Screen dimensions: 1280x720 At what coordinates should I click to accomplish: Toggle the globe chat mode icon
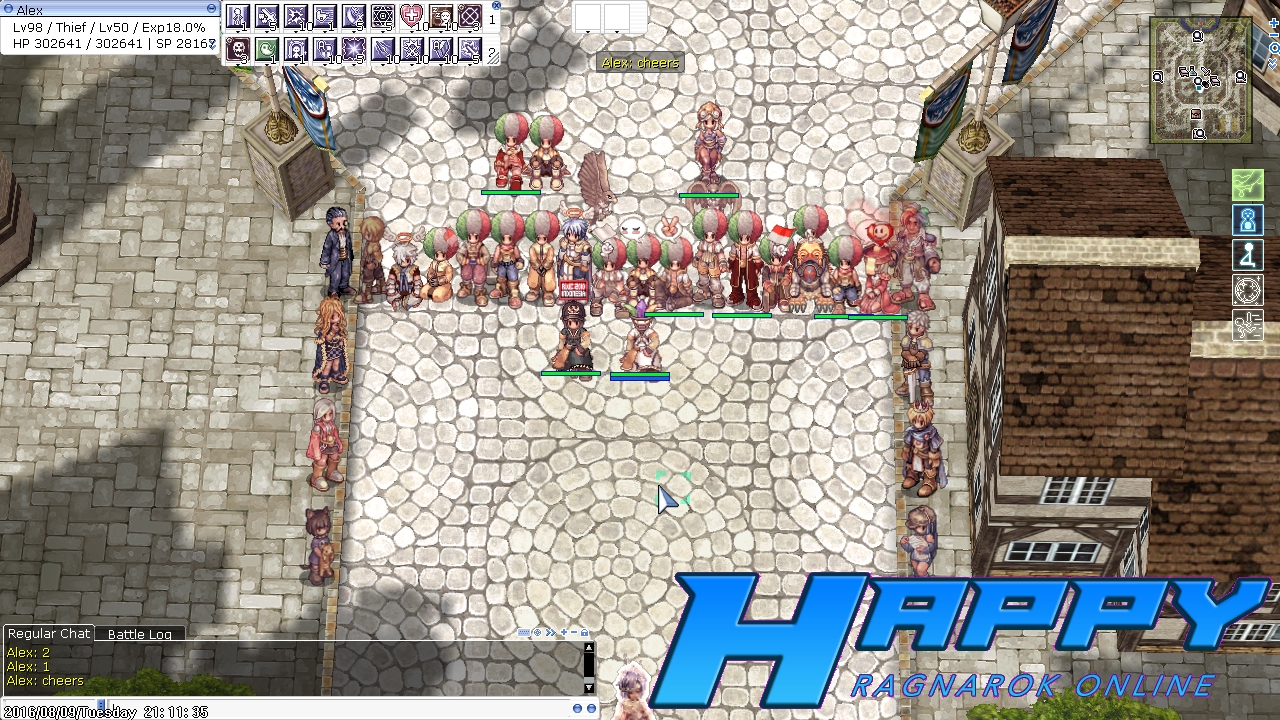click(537, 633)
